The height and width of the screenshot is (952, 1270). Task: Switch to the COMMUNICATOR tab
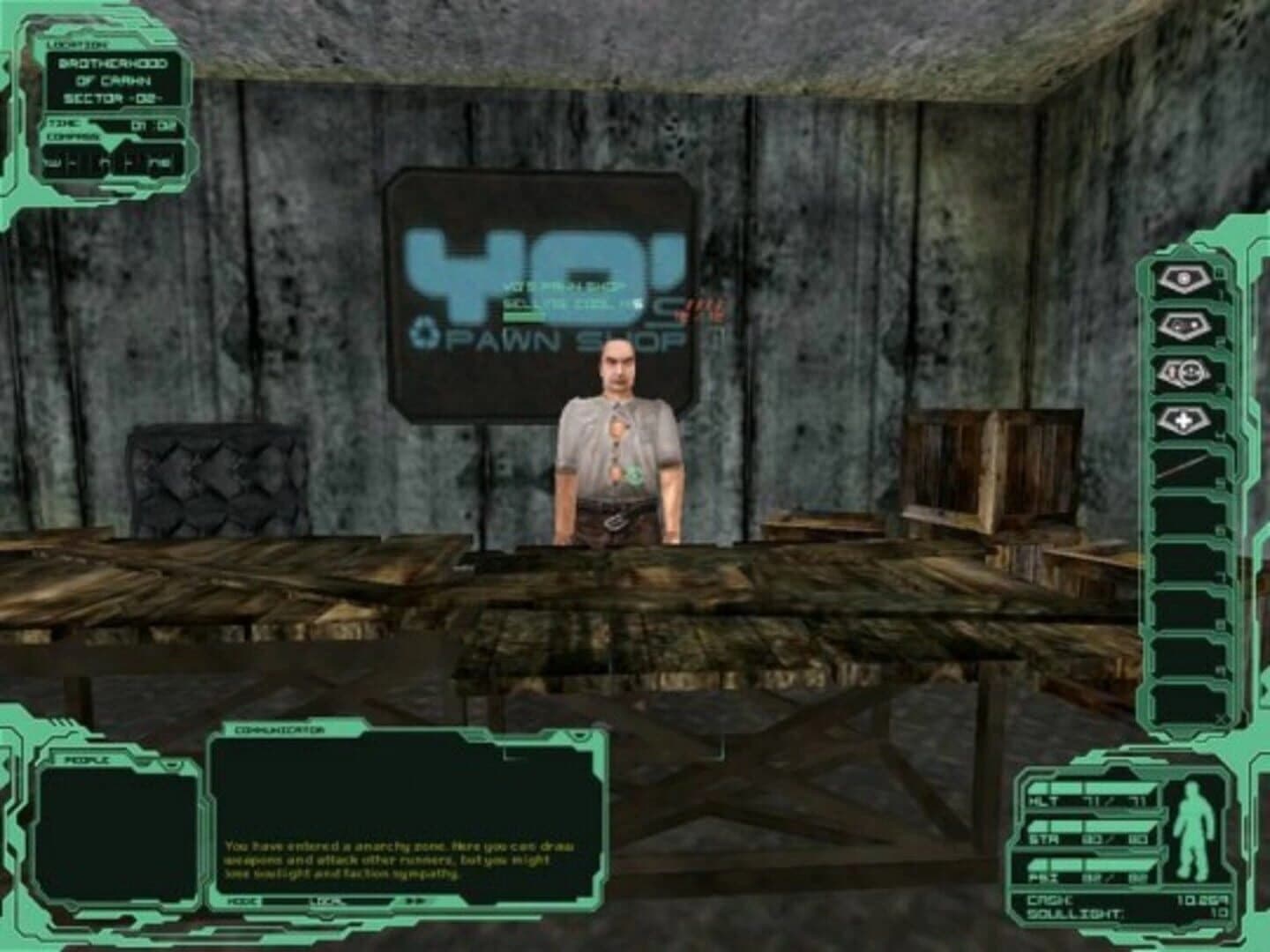[278, 733]
